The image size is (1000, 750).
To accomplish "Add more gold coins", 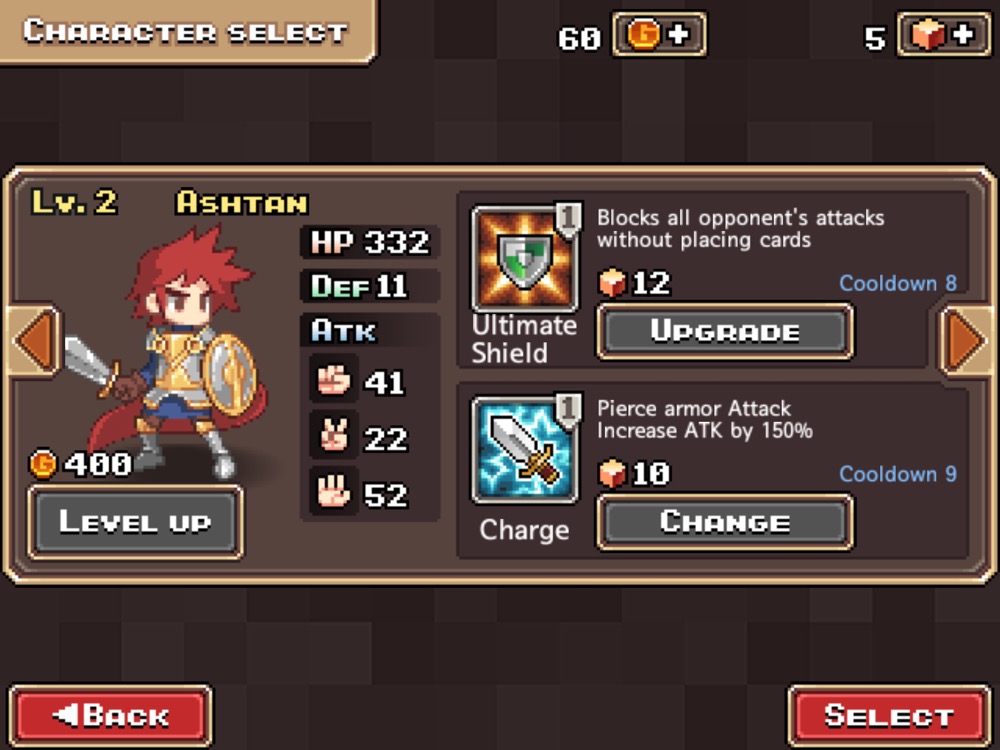I will 659,35.
